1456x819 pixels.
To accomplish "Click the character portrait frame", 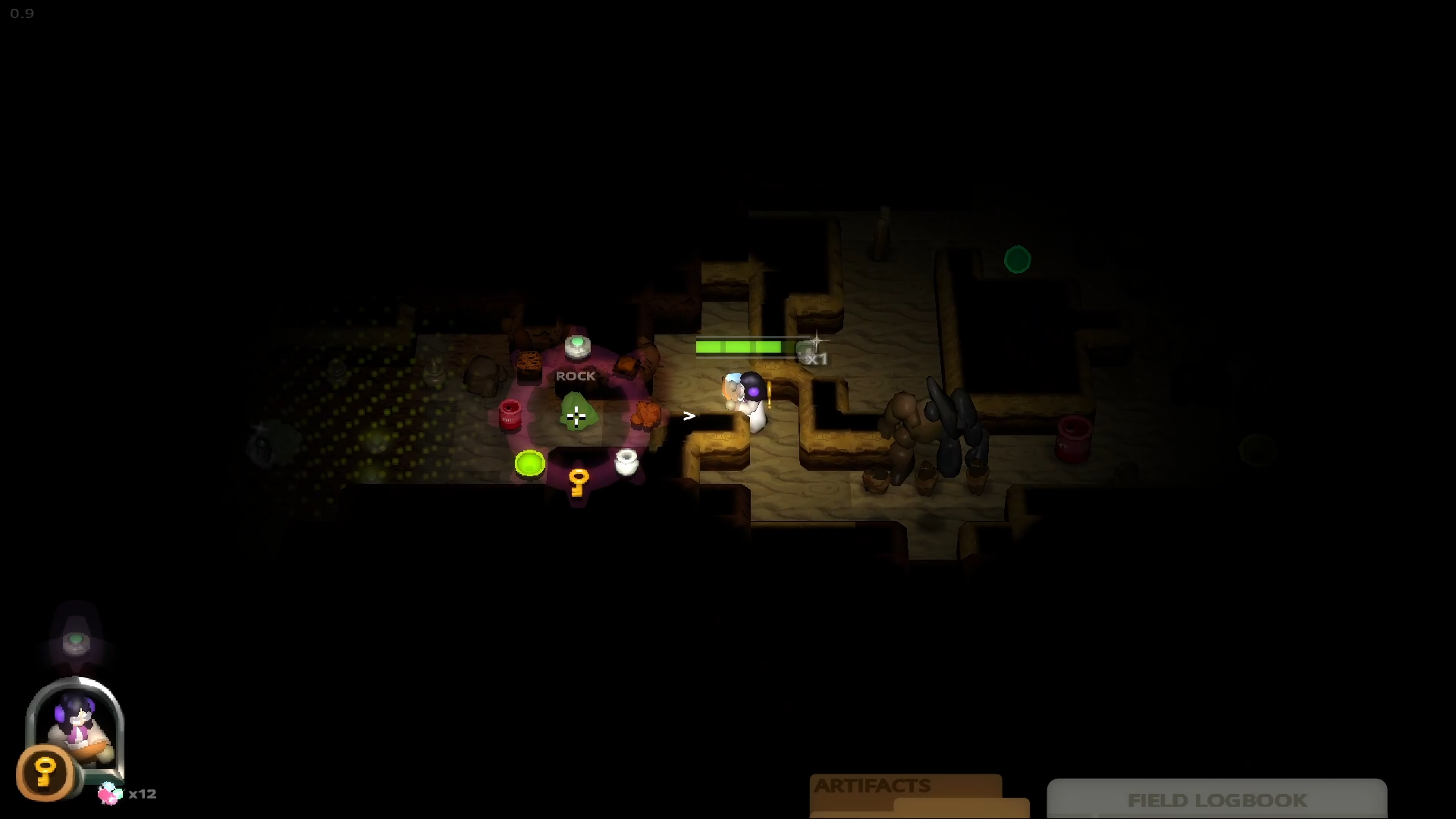I will [x=76, y=724].
